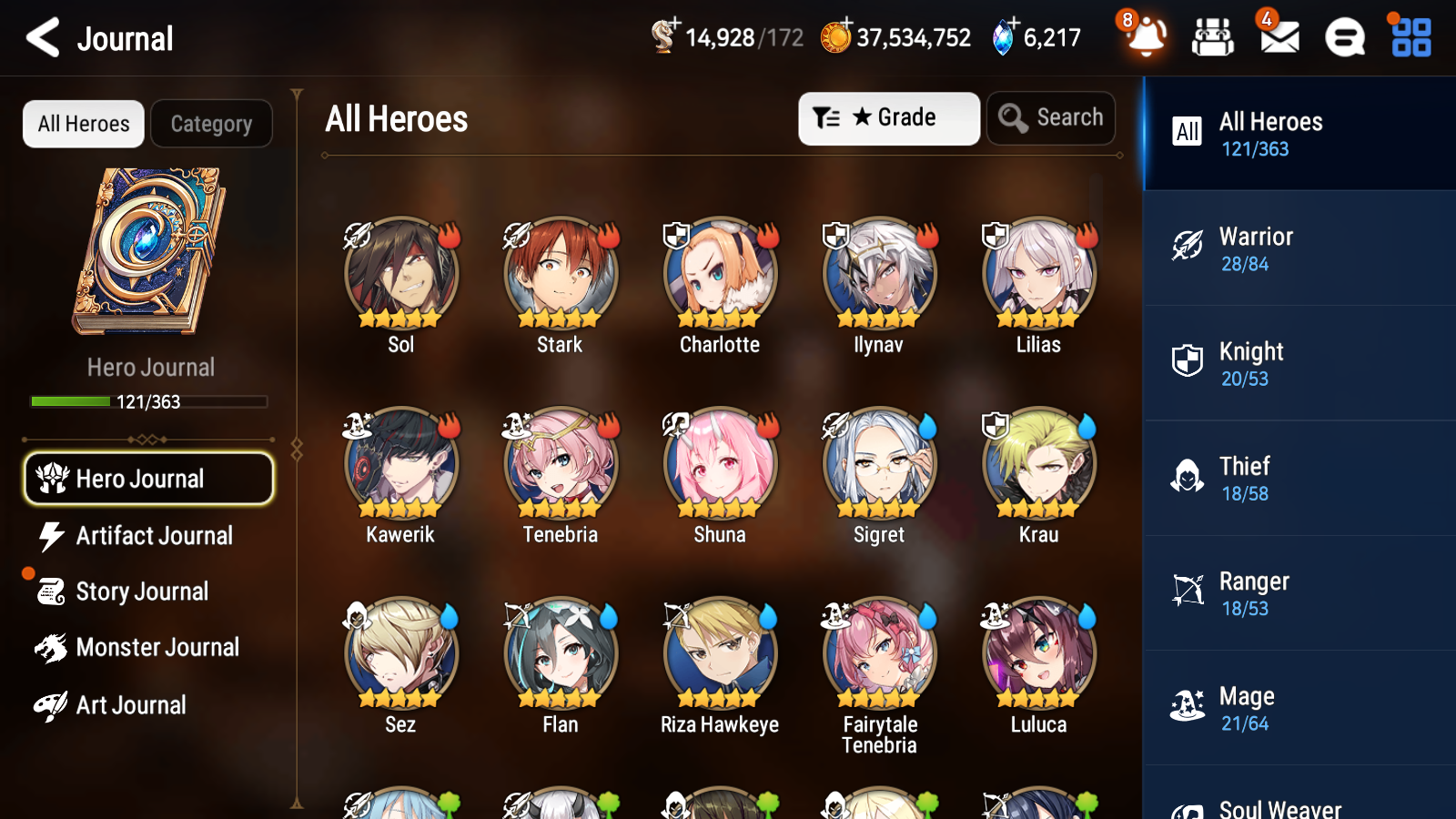
Task: Select the Warrior class filter
Action: click(x=1299, y=248)
